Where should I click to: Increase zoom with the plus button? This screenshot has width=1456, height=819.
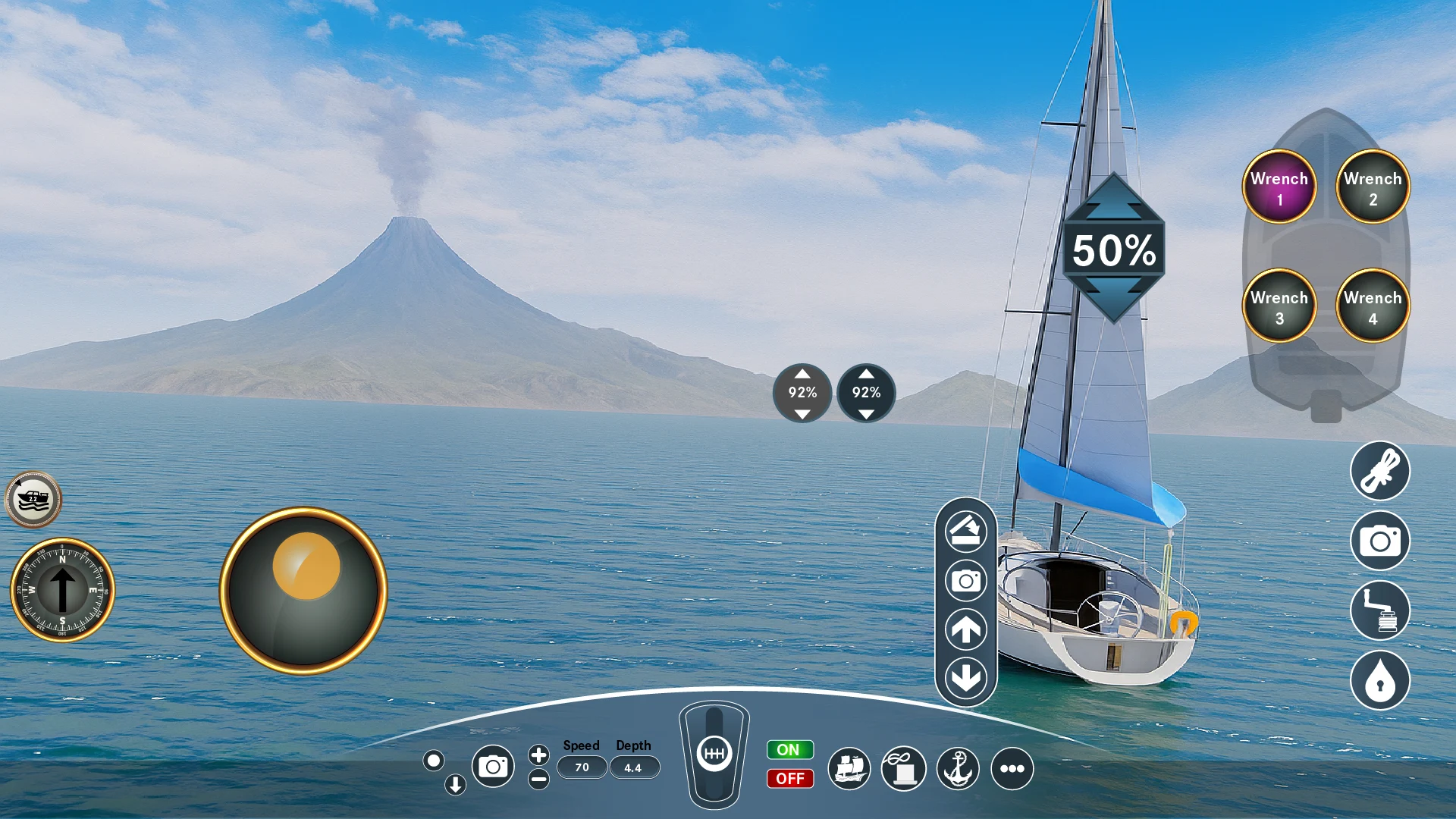coord(538,755)
